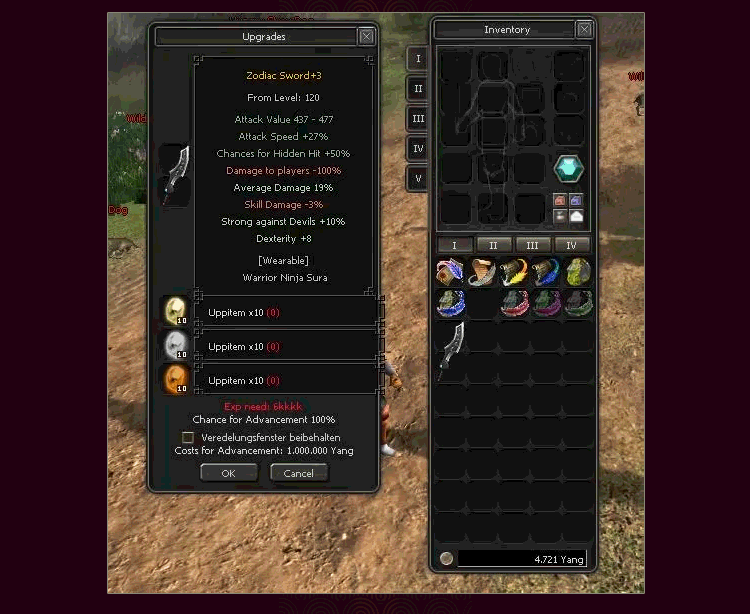This screenshot has width=750, height=614.
Task: Select the white skull Uppitem icon
Action: coord(175,345)
